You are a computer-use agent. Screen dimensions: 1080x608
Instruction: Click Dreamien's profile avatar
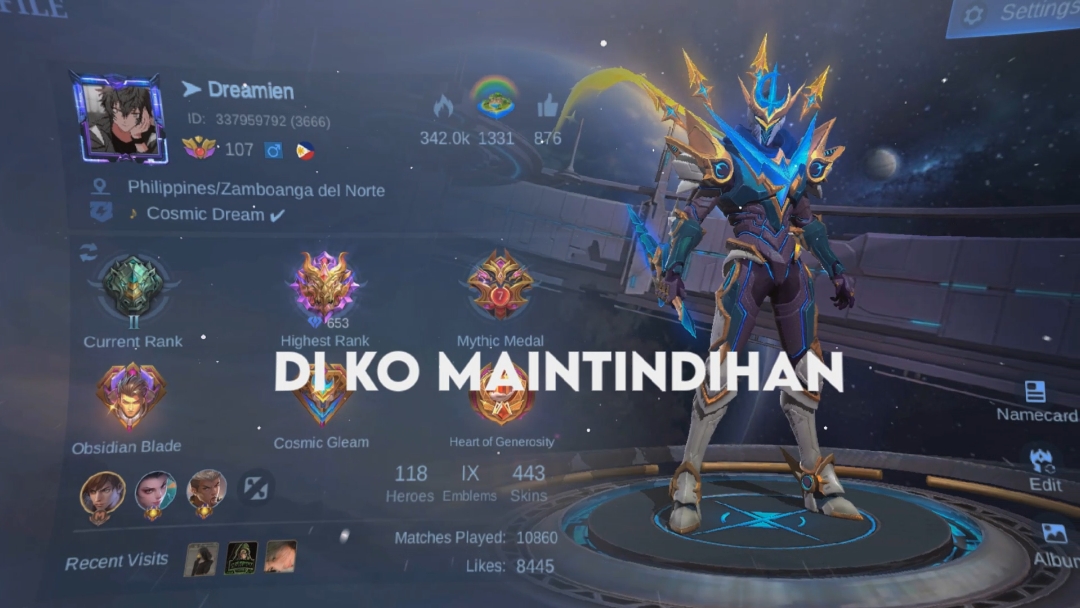pyautogui.click(x=118, y=117)
